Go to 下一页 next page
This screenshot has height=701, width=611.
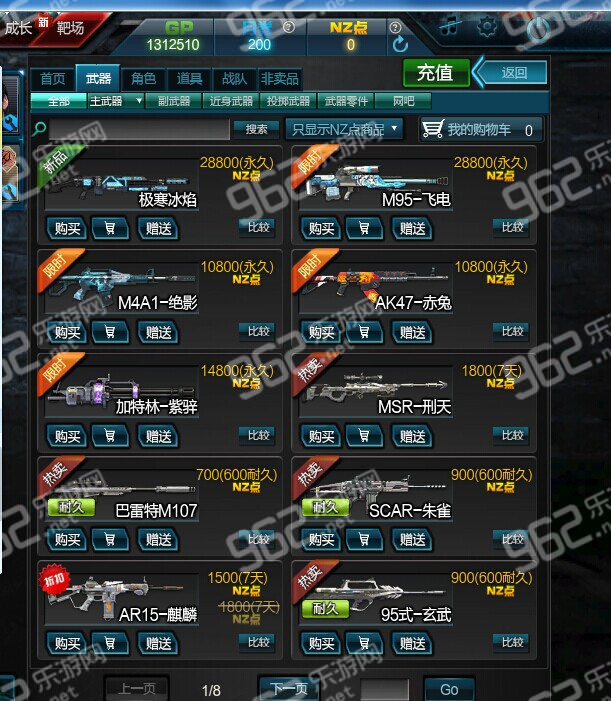coord(289,689)
